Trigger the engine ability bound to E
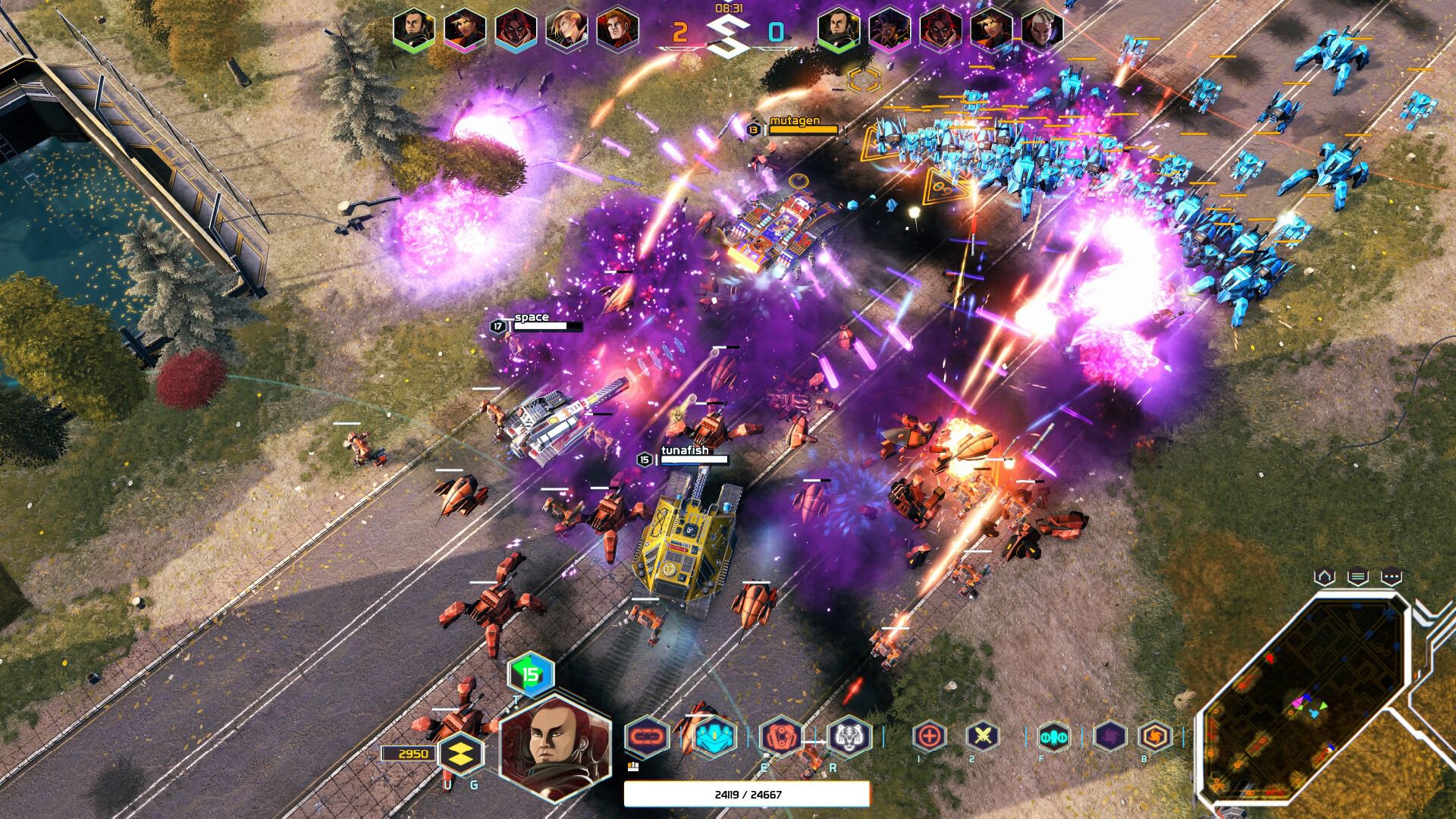 [x=780, y=736]
